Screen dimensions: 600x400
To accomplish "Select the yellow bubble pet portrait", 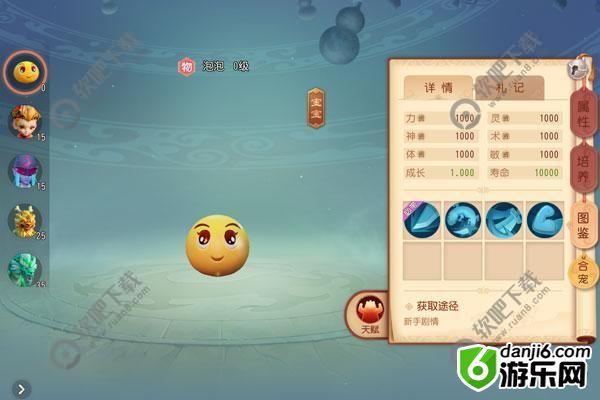I will (23, 69).
